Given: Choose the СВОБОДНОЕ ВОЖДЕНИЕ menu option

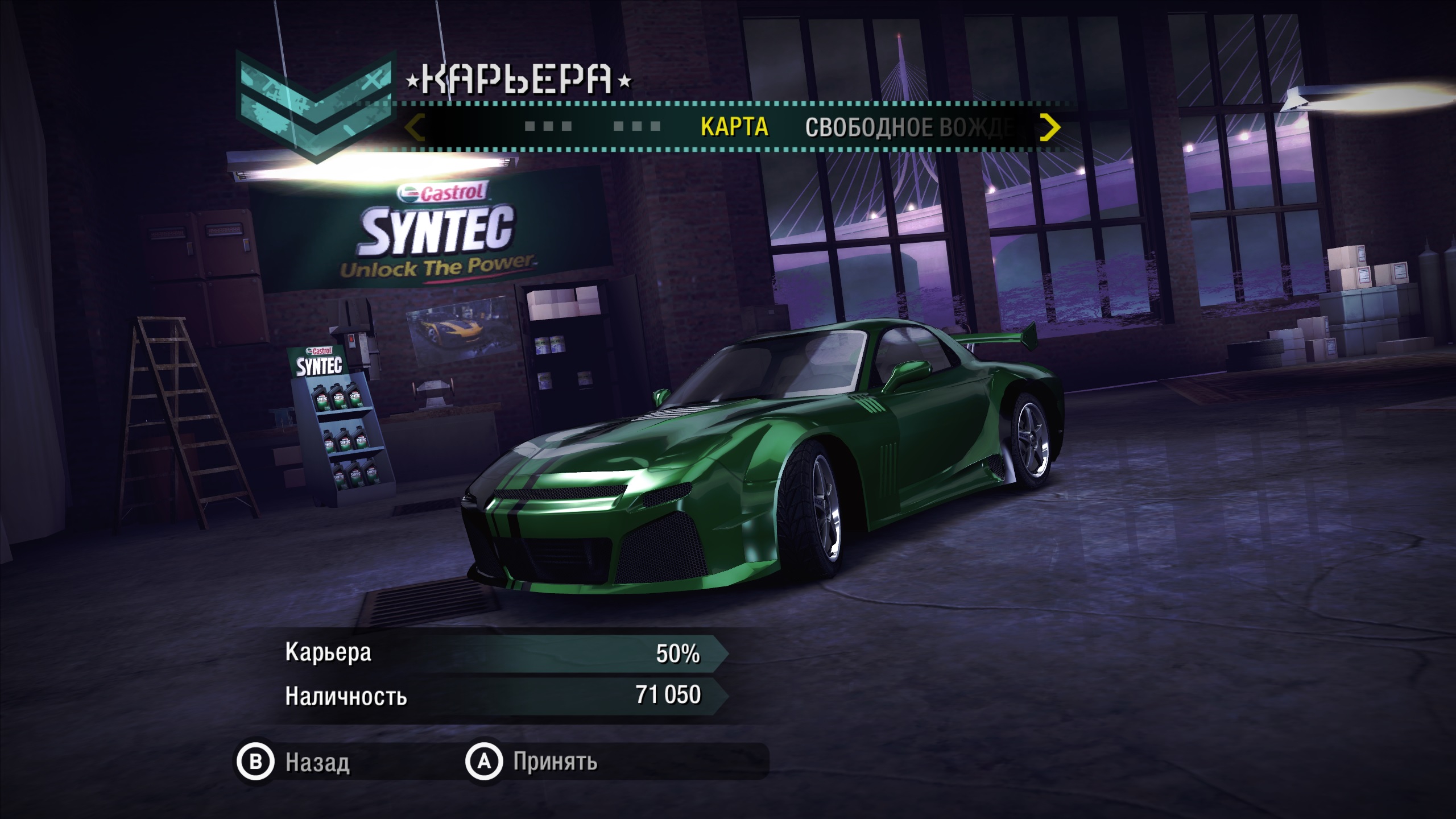Looking at the screenshot, I should click(x=908, y=128).
